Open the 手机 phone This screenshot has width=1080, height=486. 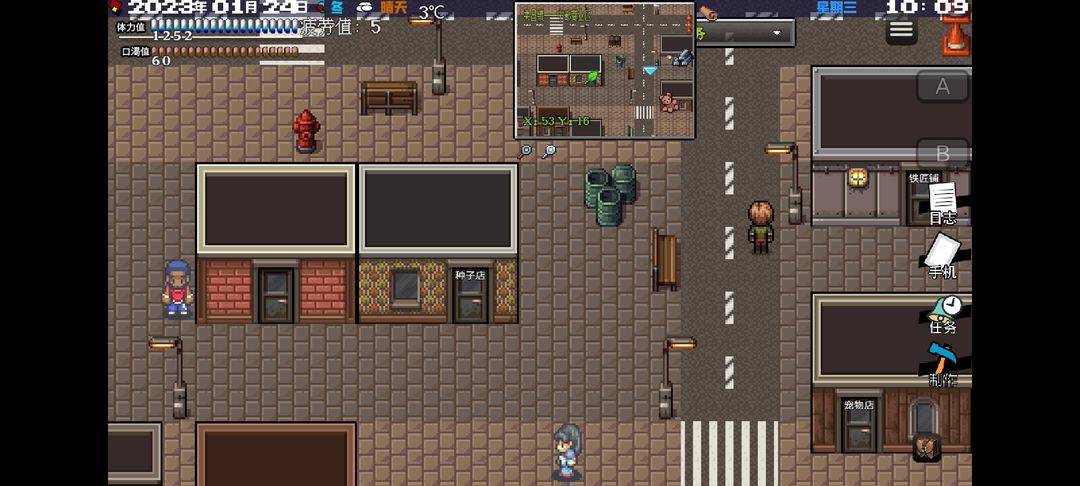click(x=942, y=256)
